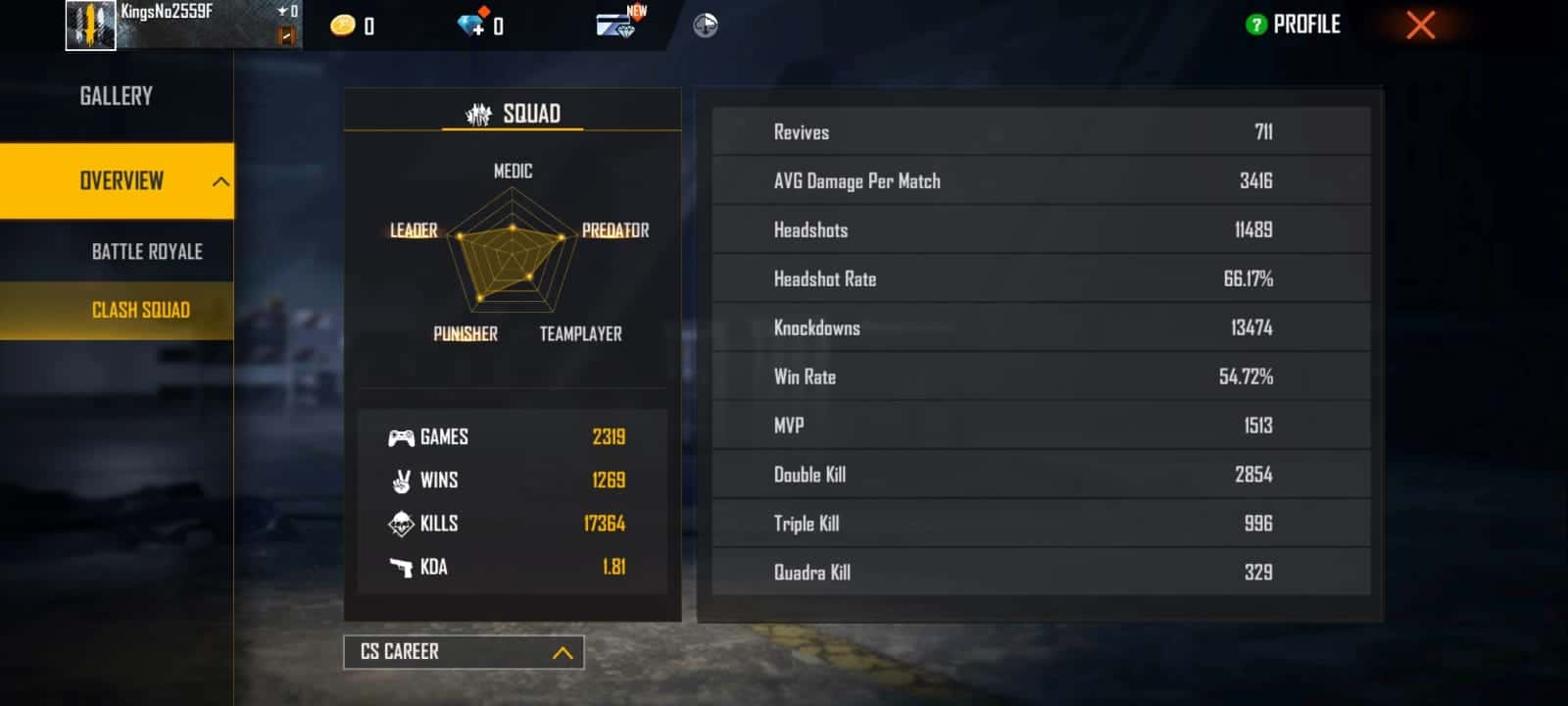Image resolution: width=1568 pixels, height=706 pixels.
Task: Click the PROFILE button
Action: coord(1303,24)
